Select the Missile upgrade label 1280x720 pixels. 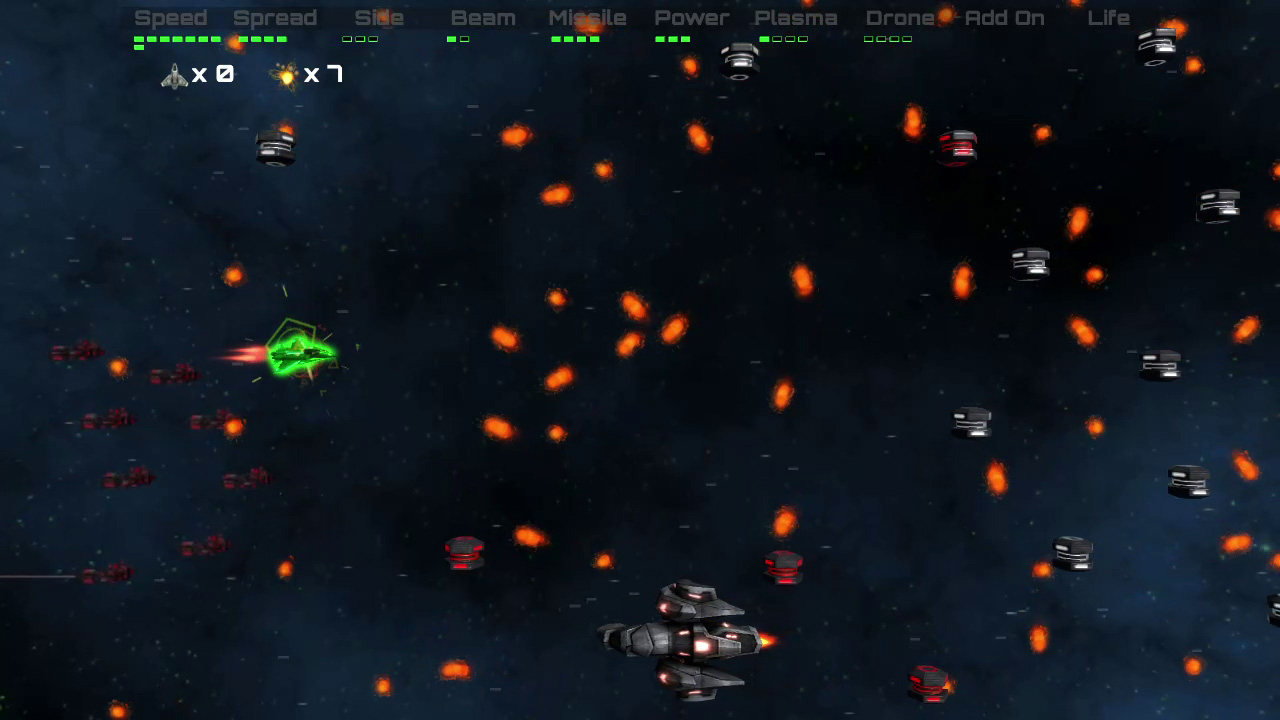[586, 17]
